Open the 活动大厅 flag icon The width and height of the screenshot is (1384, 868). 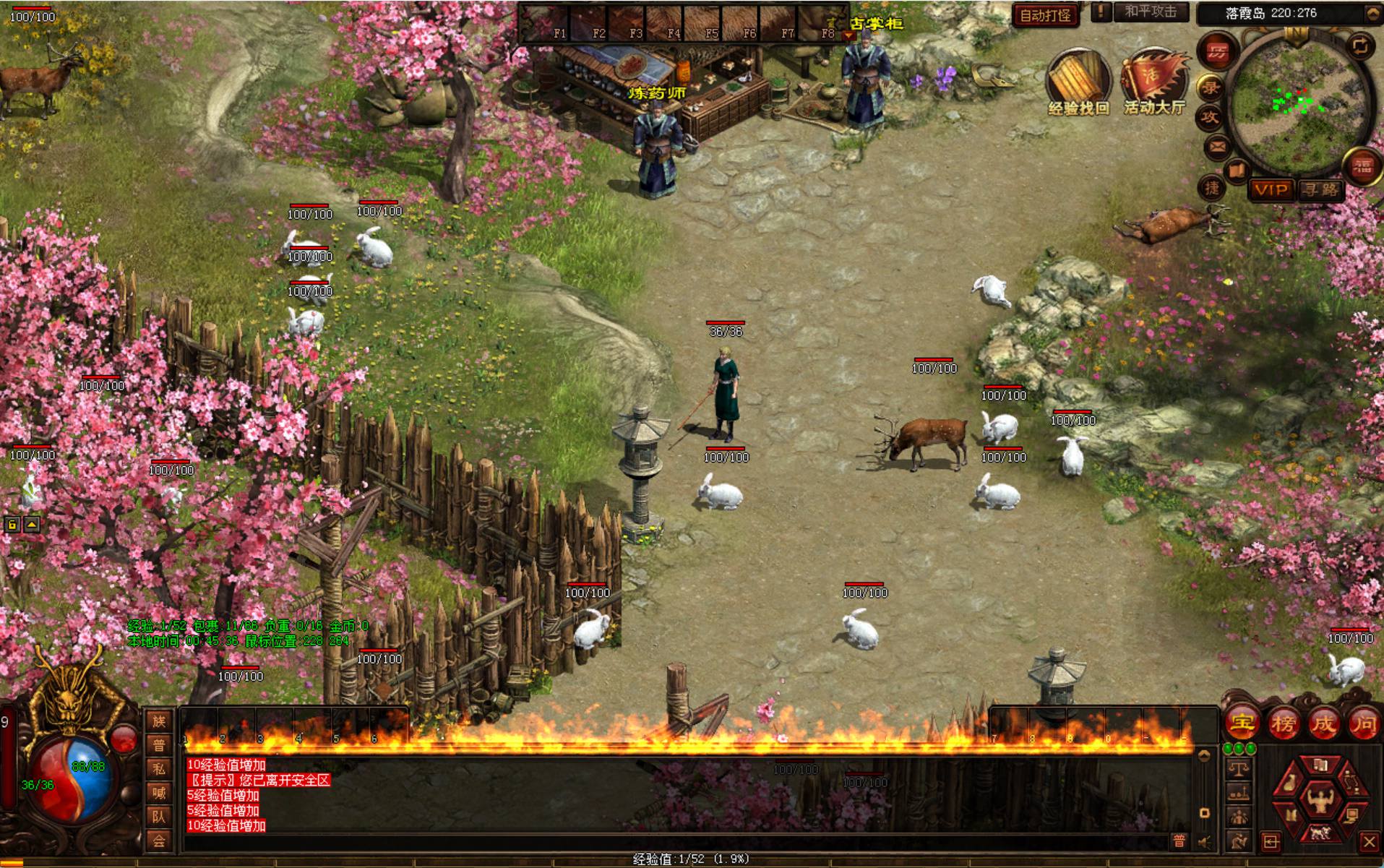click(1154, 78)
